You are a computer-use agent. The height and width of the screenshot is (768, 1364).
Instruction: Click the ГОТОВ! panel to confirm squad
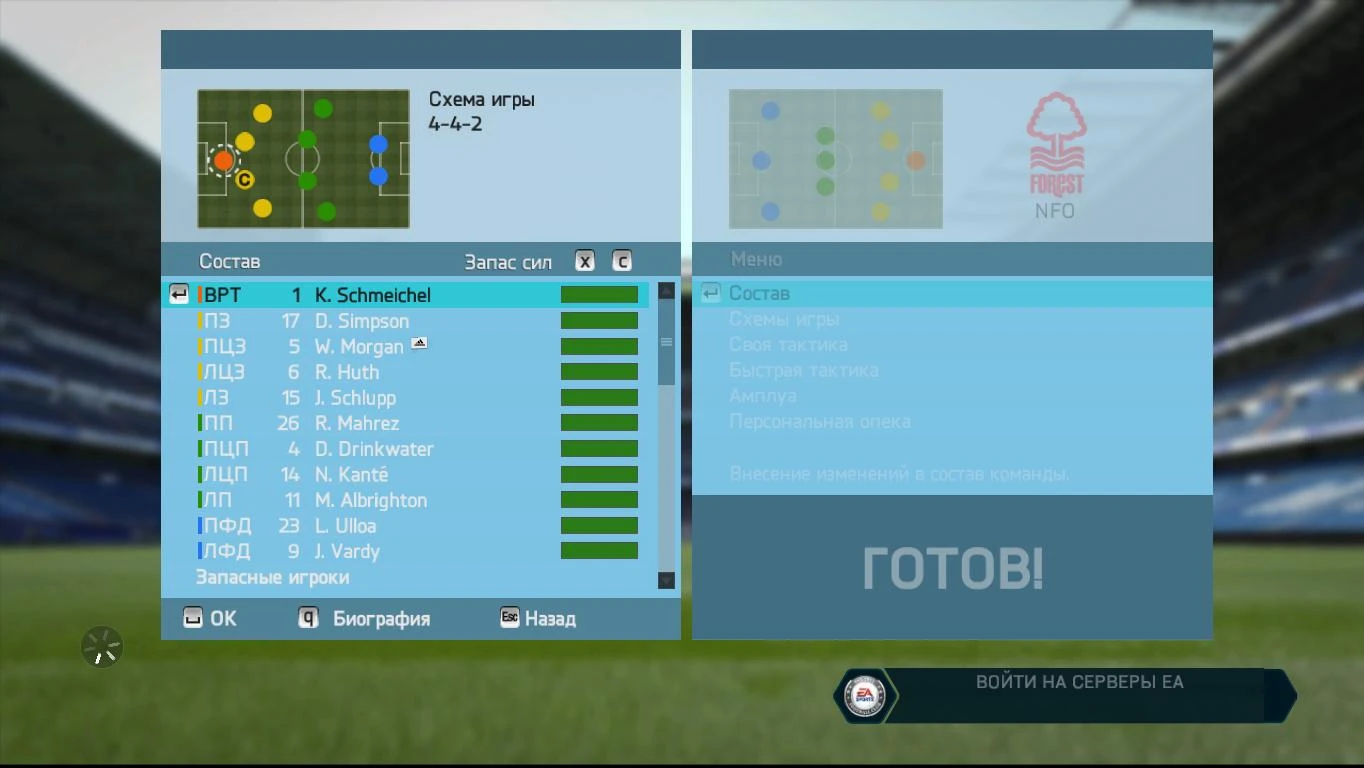tap(952, 567)
